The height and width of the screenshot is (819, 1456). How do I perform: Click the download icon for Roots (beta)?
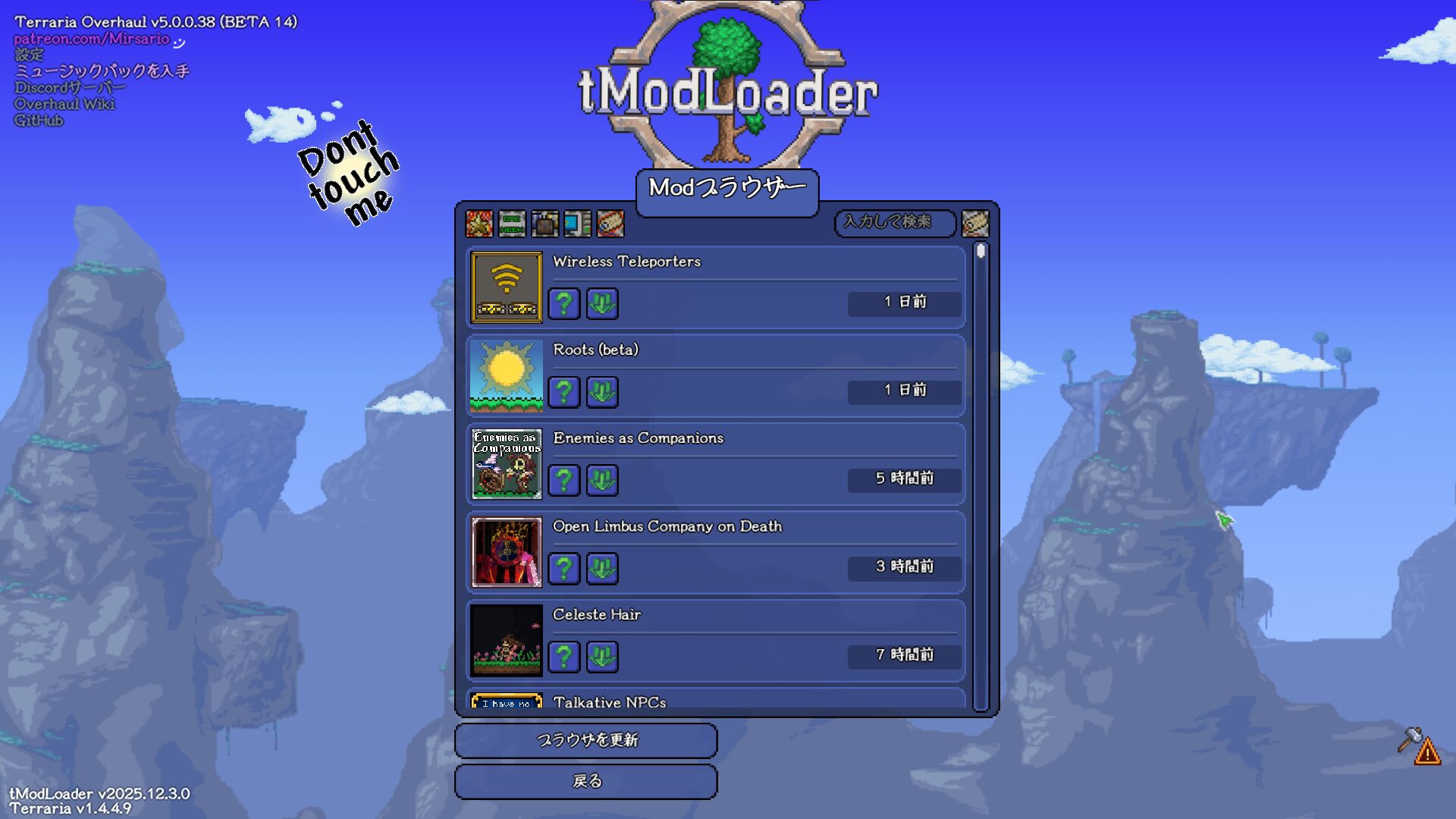tap(601, 392)
